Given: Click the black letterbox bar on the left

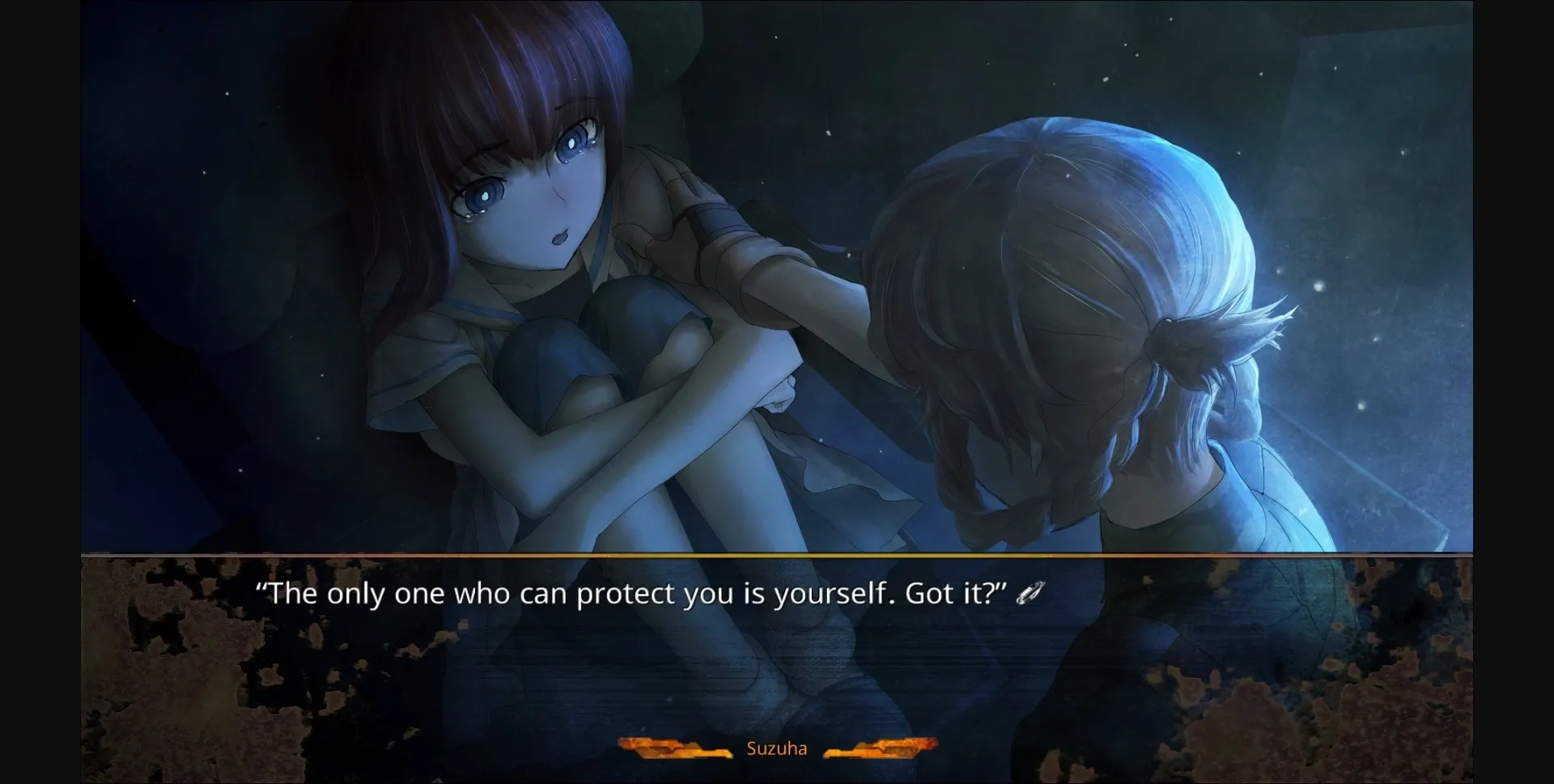Looking at the screenshot, I should point(39,388).
